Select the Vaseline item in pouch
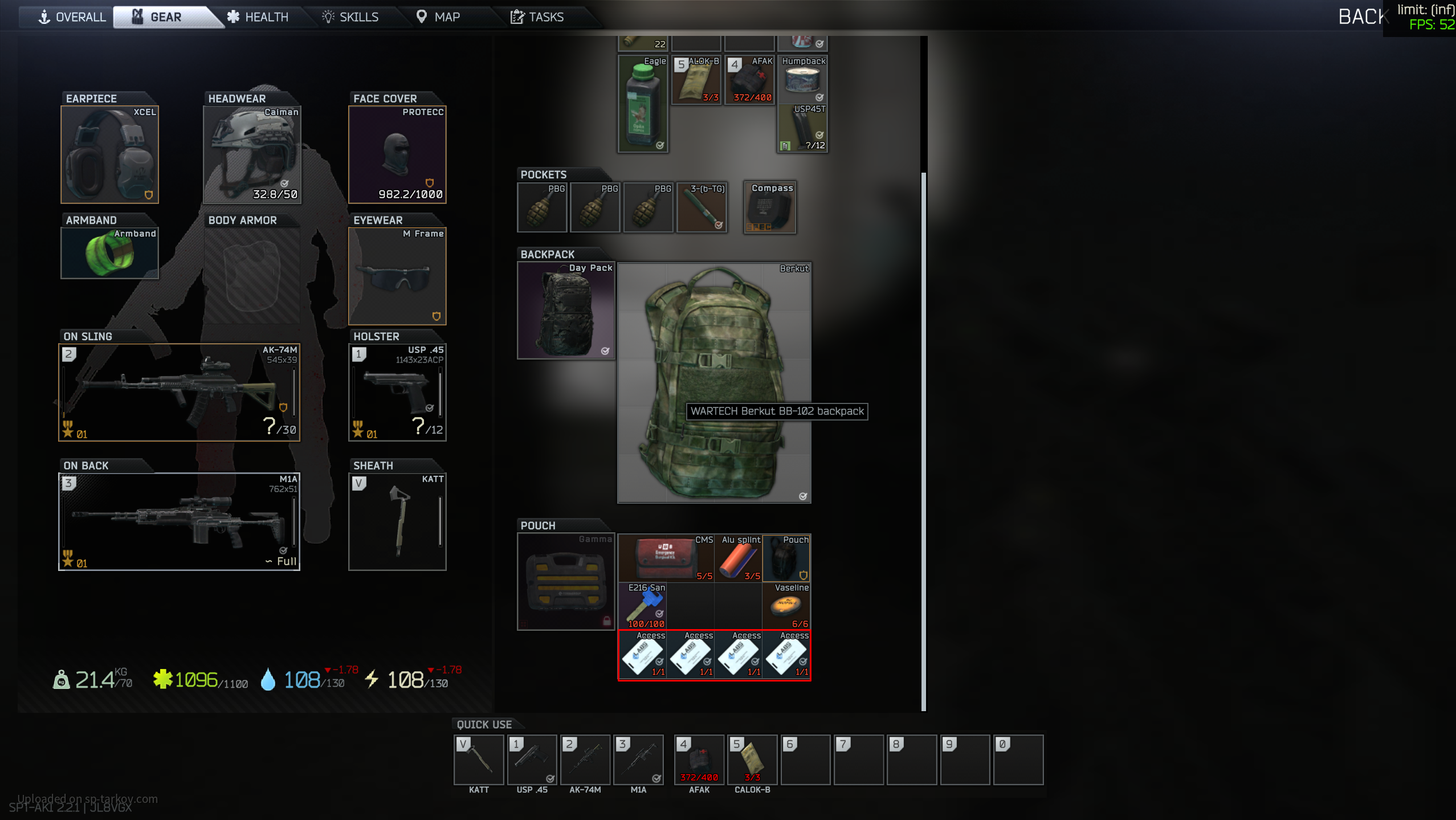Viewport: 1456px width, 820px height. click(786, 606)
